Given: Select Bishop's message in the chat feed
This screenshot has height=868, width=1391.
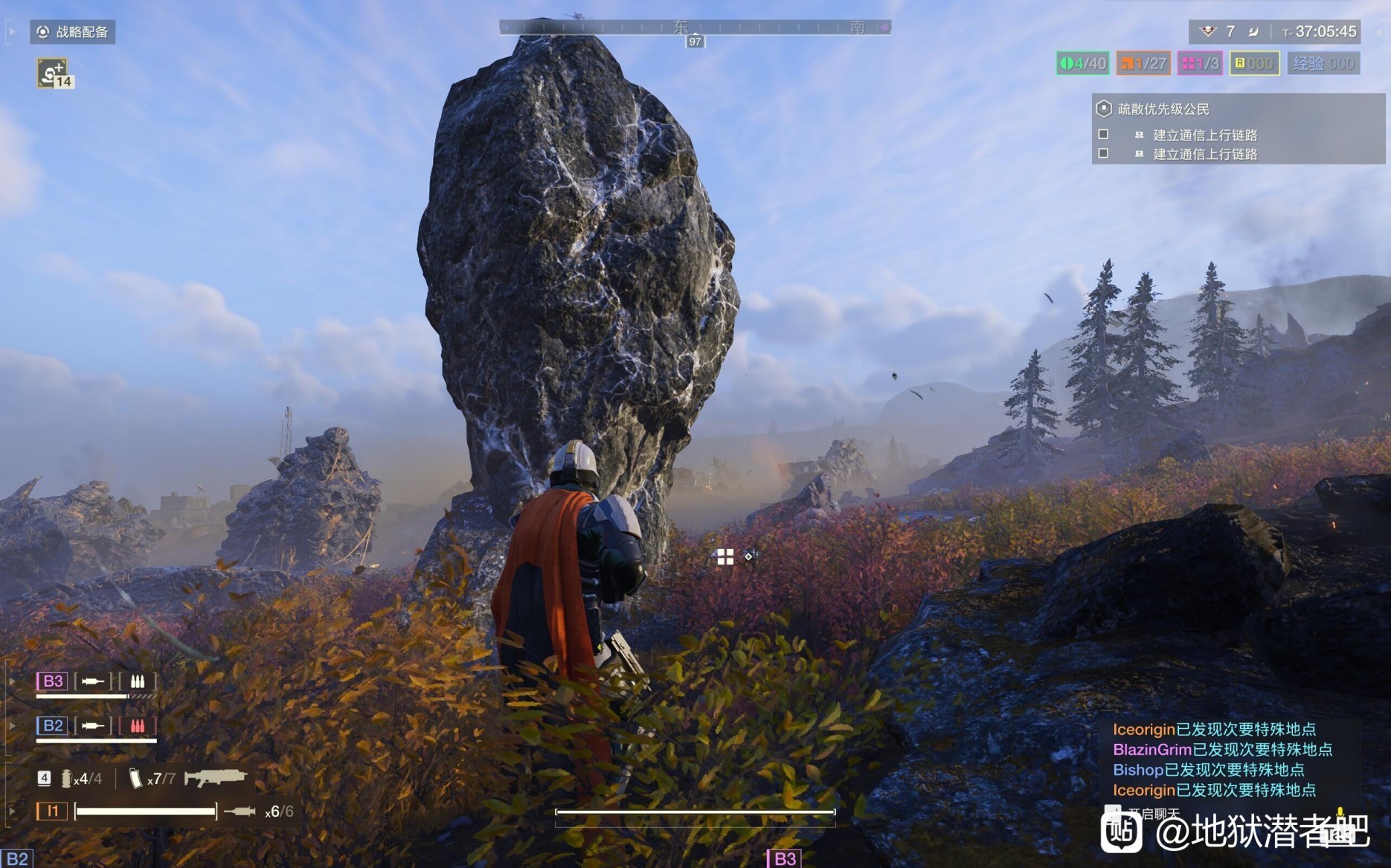Looking at the screenshot, I should (x=1208, y=770).
